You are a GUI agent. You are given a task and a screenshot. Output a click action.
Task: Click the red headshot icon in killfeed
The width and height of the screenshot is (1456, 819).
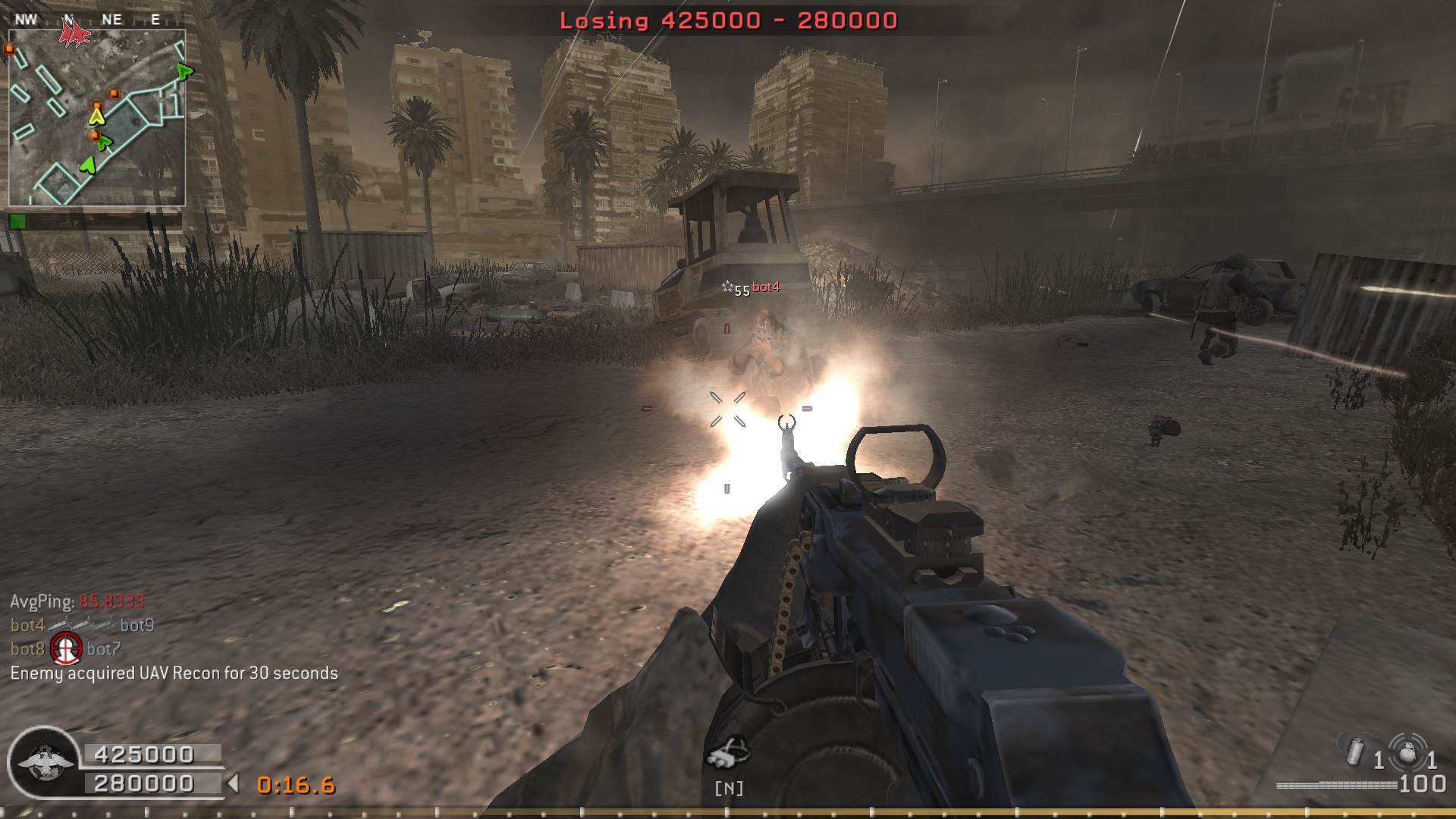[x=66, y=648]
